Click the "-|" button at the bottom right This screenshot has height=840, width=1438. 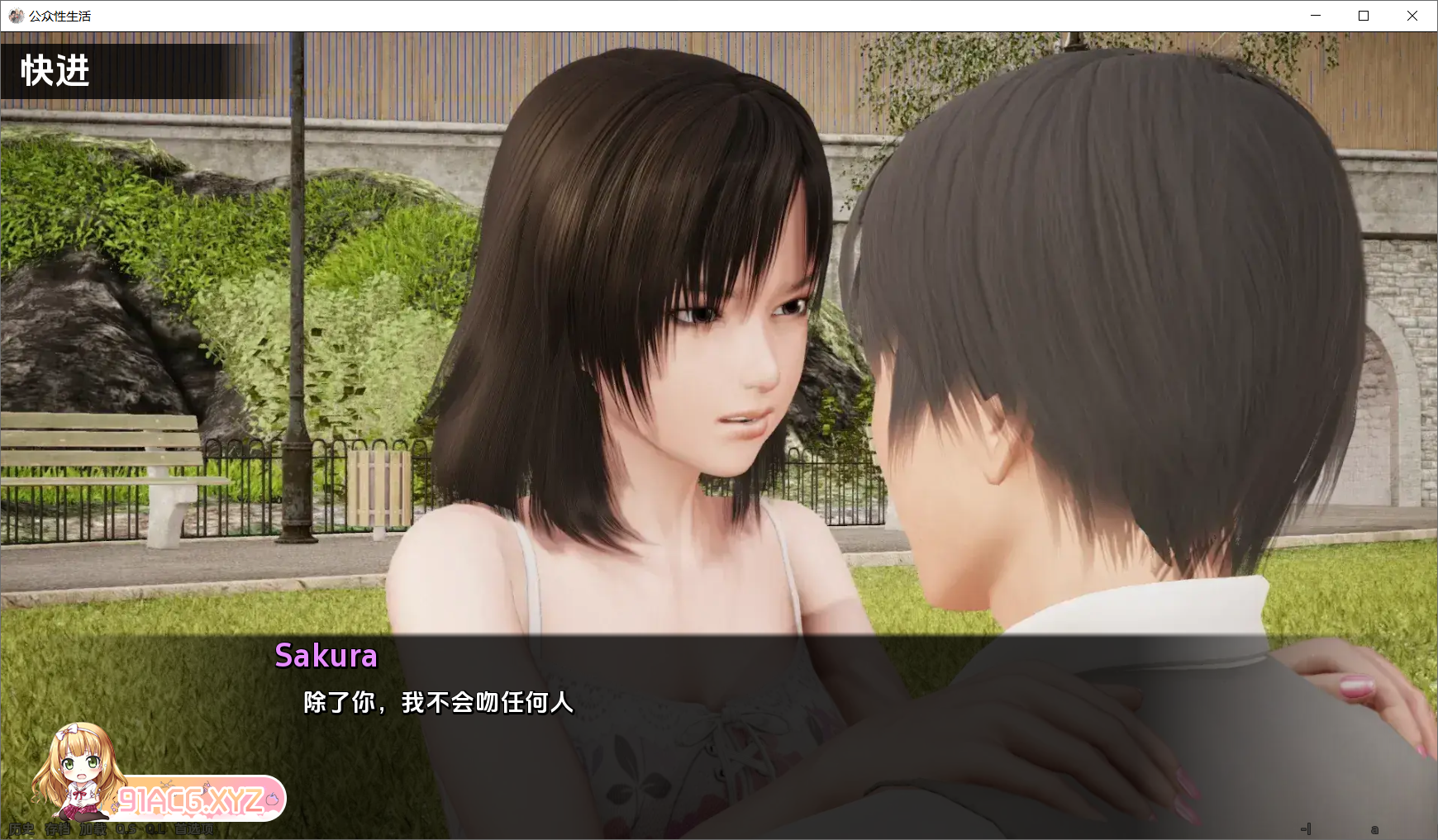(1306, 828)
